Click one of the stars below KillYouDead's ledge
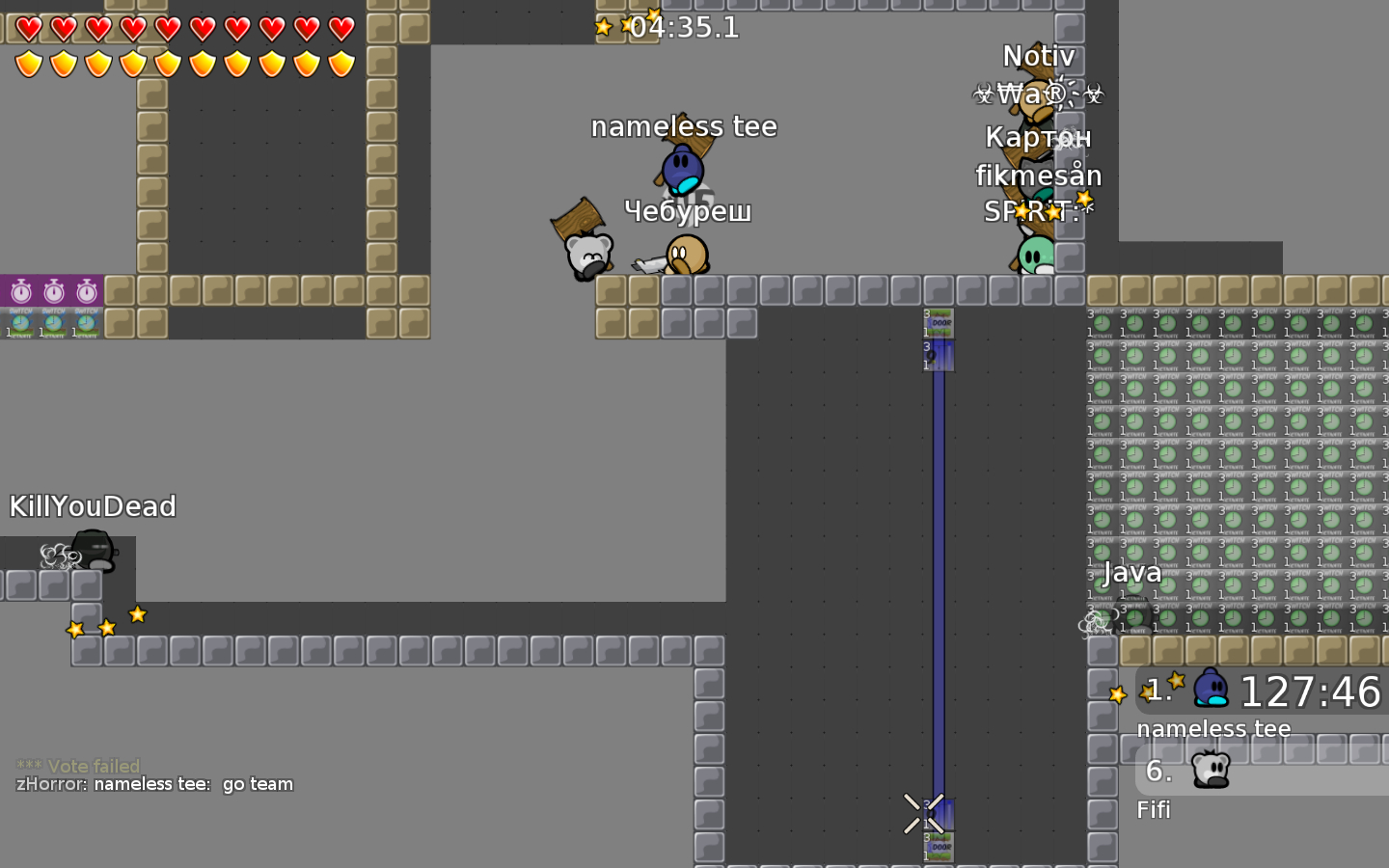 coord(105,625)
